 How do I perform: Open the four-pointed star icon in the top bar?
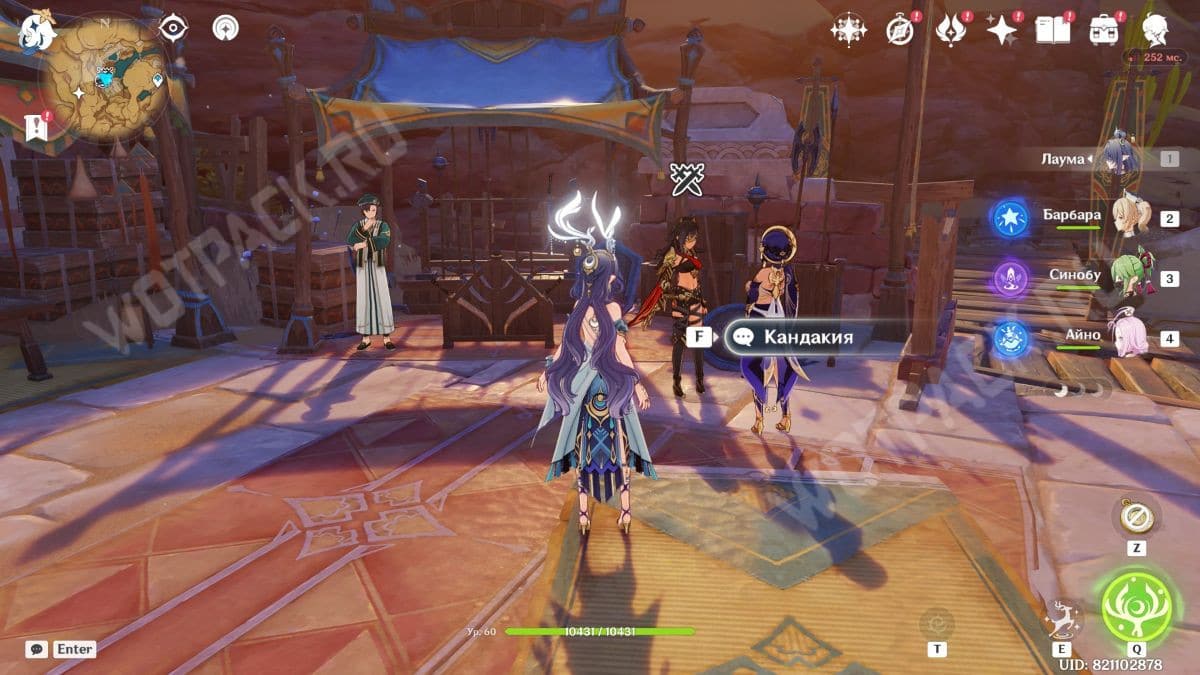click(848, 30)
